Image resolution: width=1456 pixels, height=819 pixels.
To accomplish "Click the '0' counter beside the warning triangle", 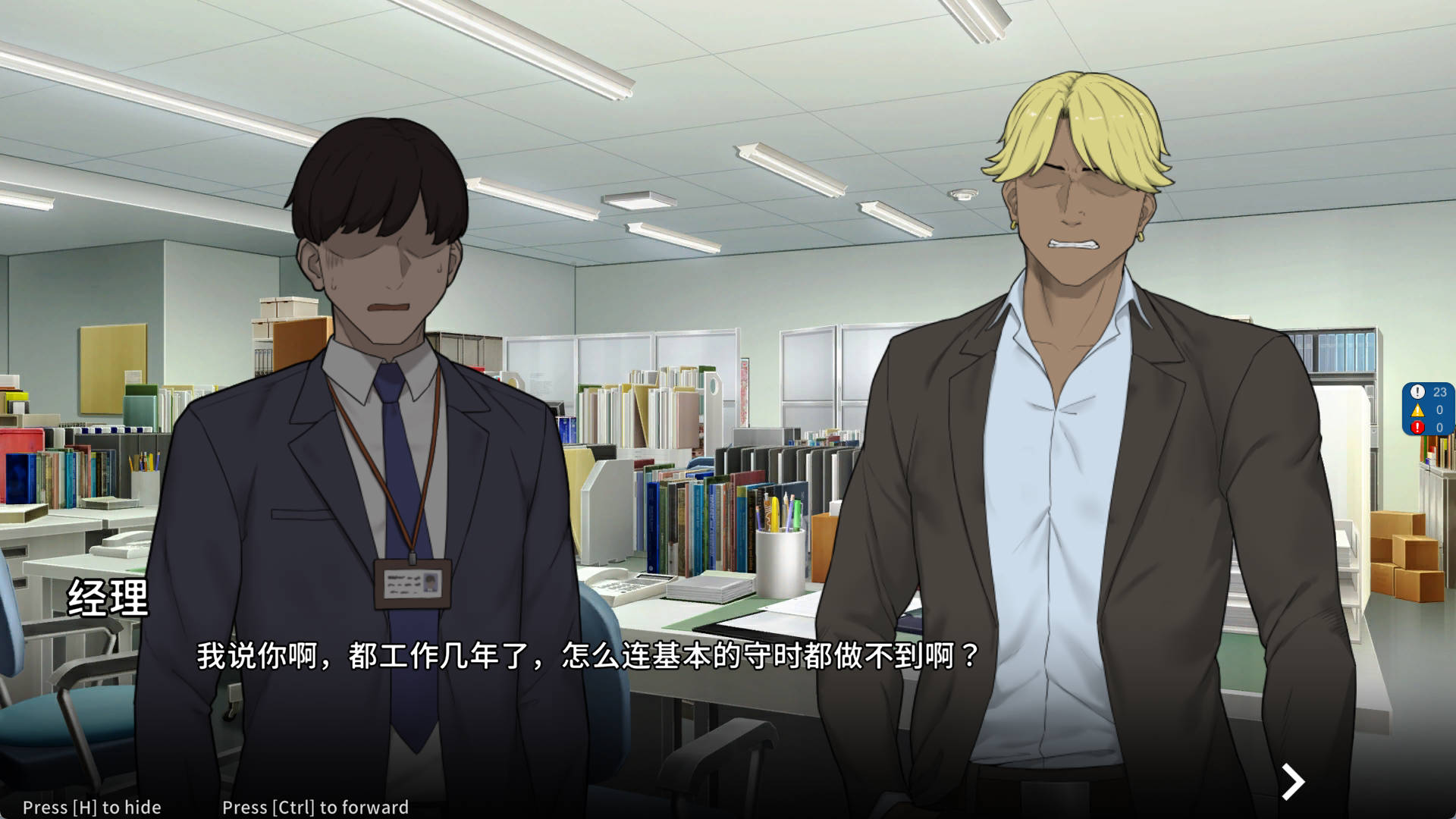I will coord(1439,409).
